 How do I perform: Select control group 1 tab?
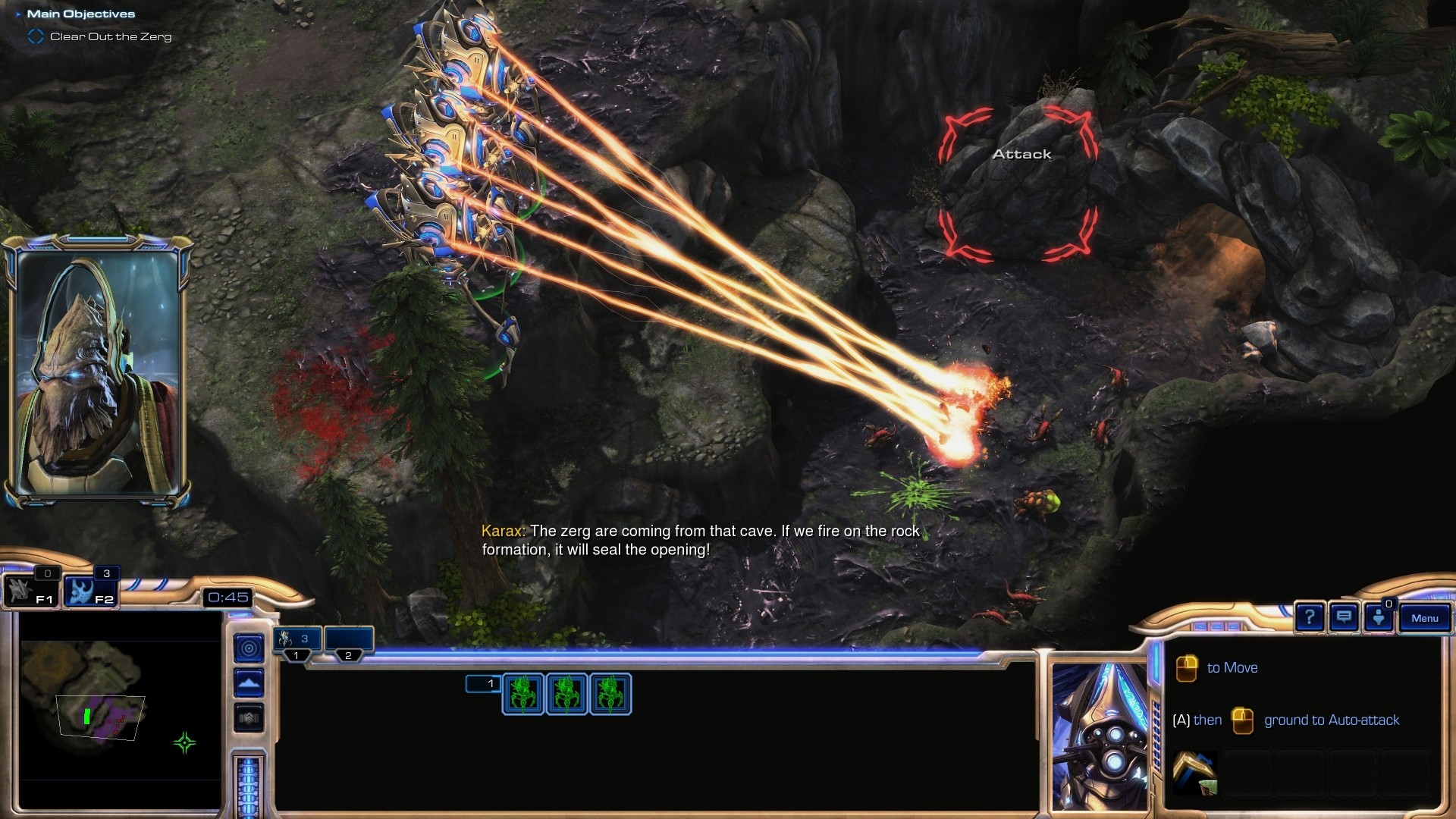coord(297,642)
